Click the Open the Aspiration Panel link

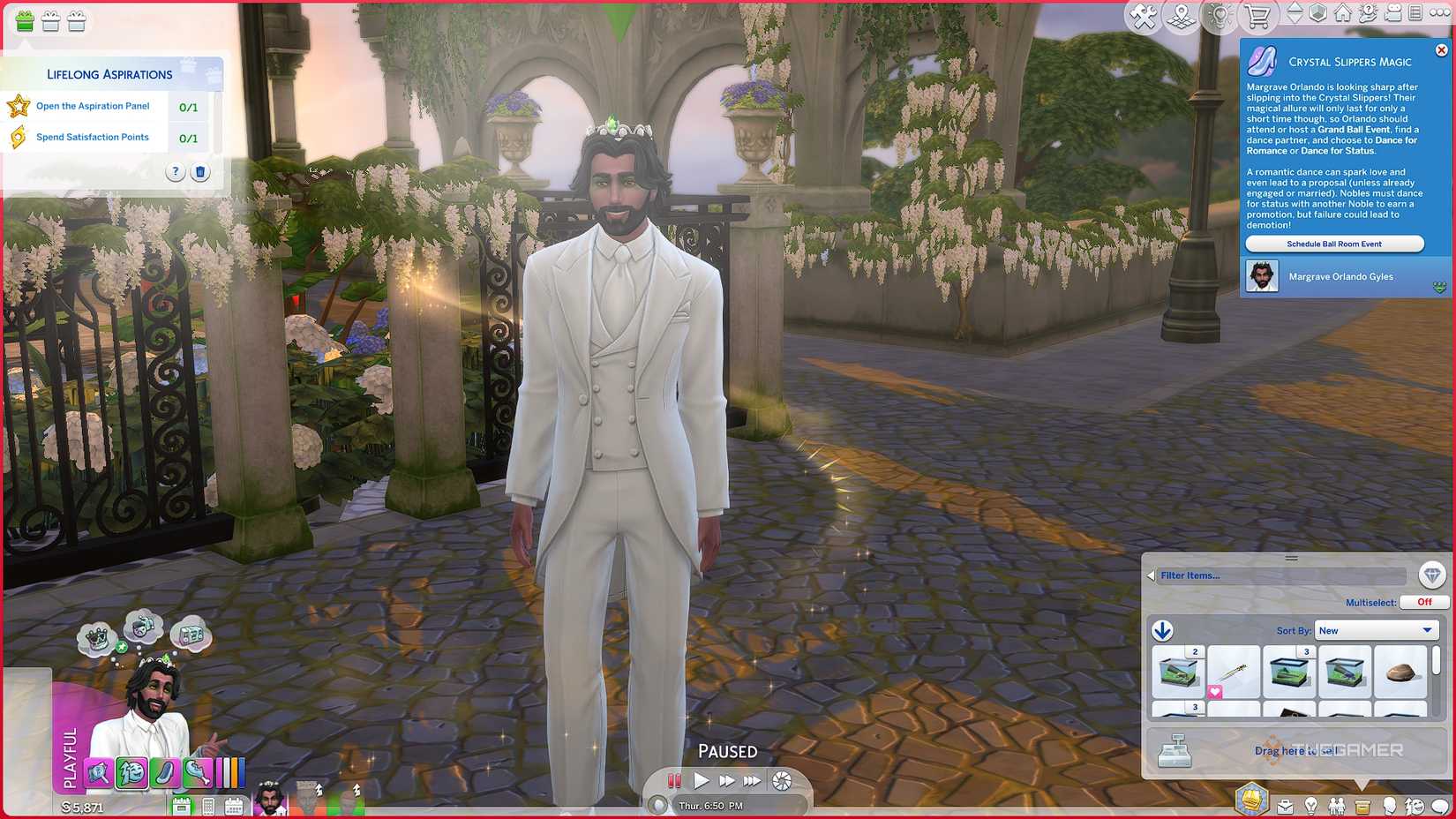[92, 106]
